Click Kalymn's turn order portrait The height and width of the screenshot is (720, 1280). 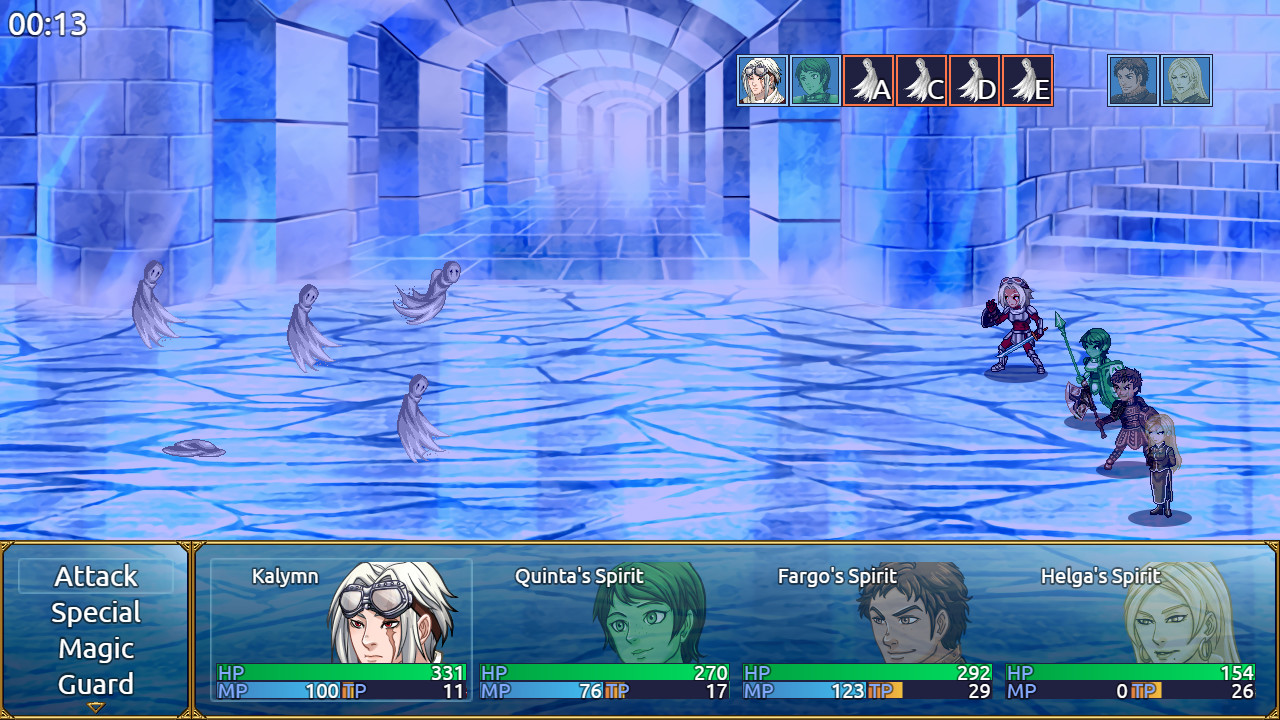(x=763, y=81)
